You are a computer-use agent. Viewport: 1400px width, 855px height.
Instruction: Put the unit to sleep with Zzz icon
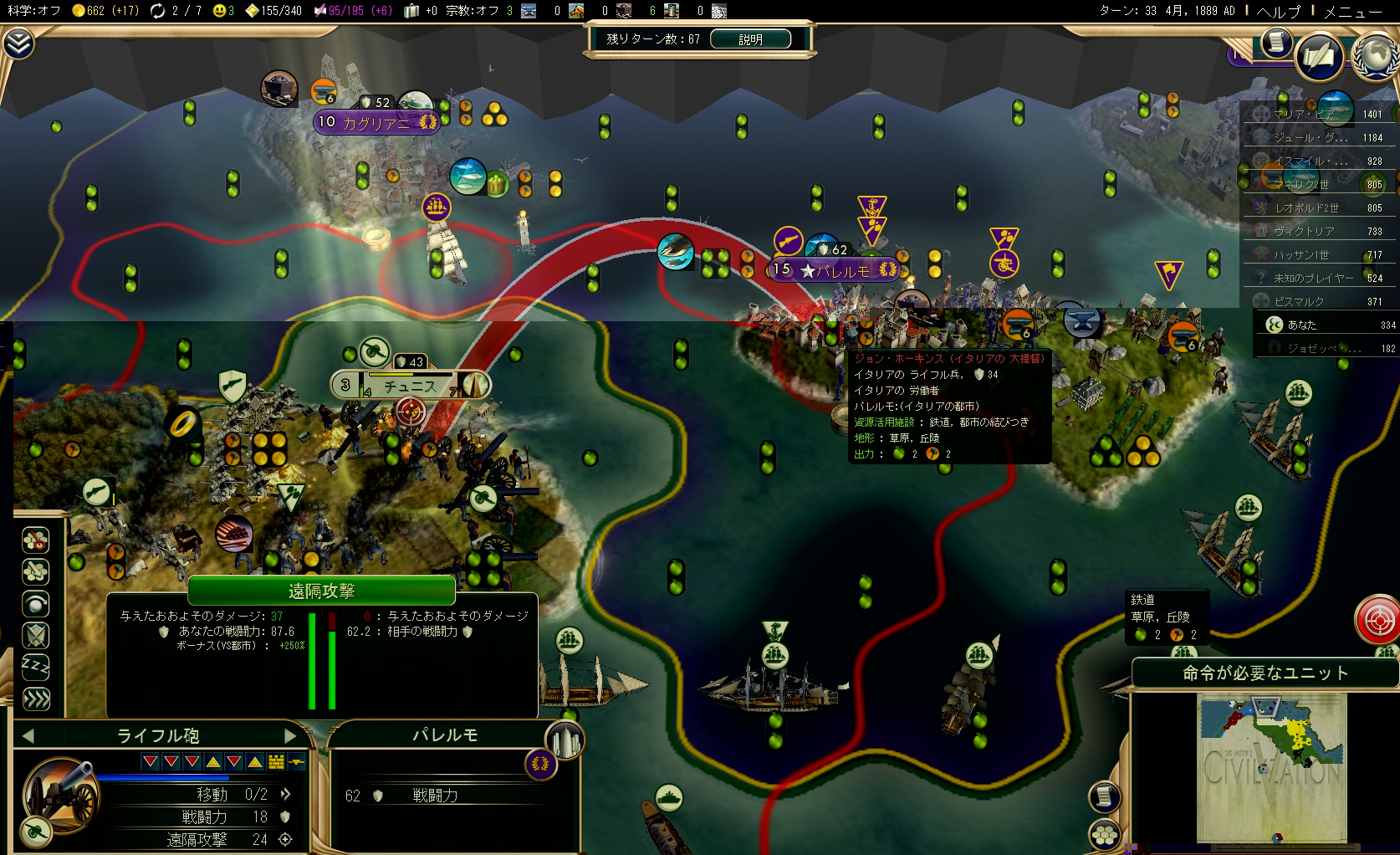35,667
